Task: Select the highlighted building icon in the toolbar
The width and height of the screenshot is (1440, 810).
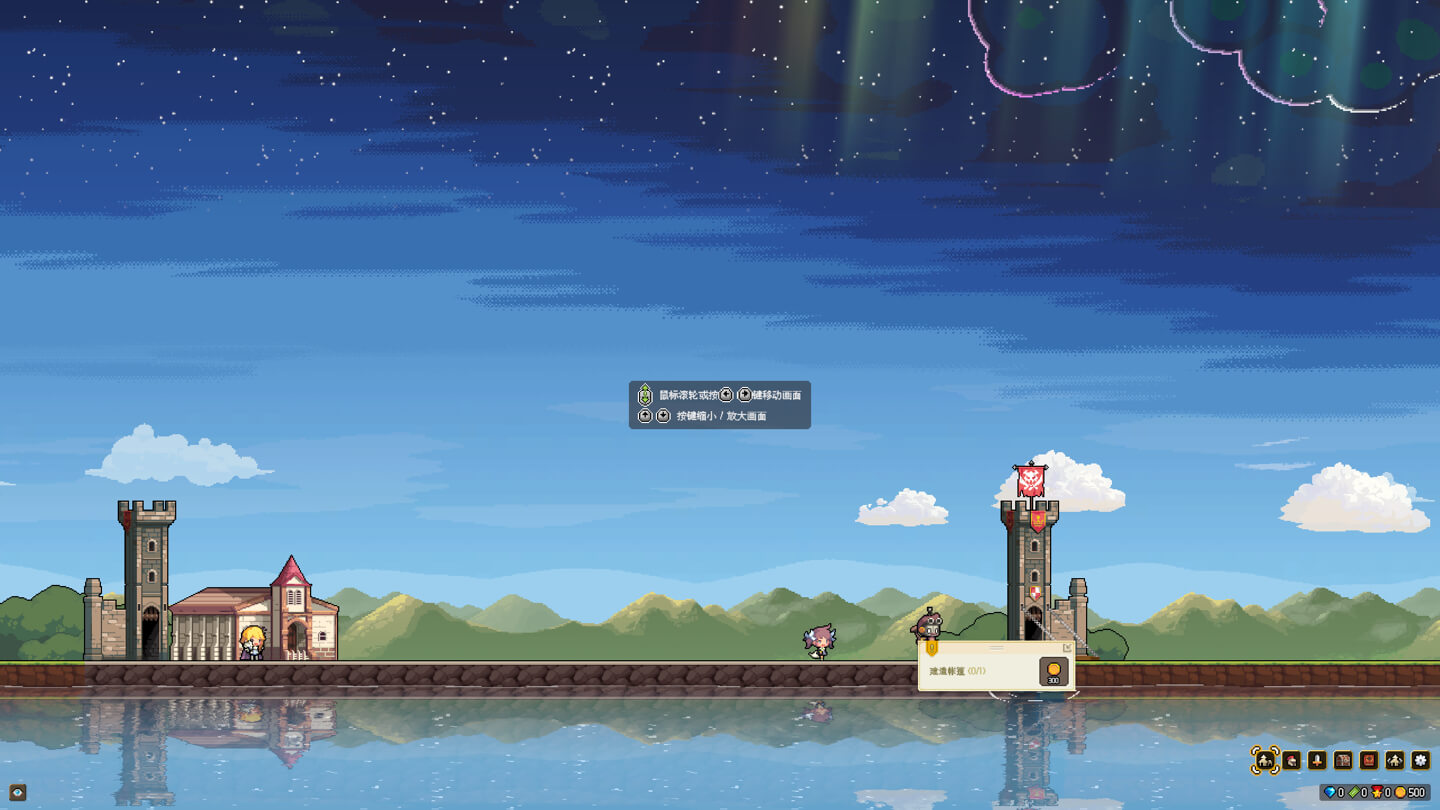Action: point(1265,761)
